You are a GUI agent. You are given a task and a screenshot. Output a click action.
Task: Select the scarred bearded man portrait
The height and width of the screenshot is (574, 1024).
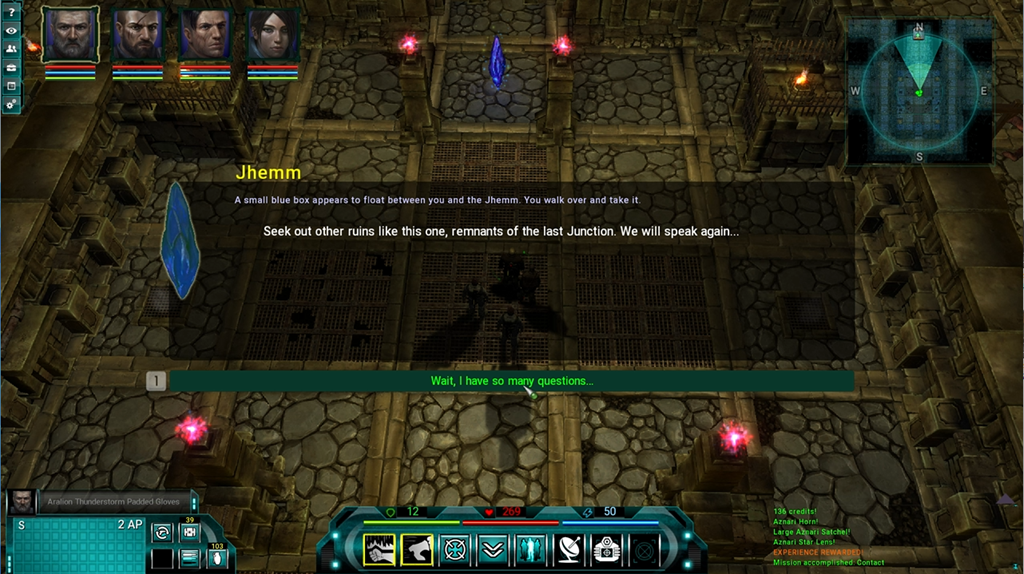tap(138, 35)
